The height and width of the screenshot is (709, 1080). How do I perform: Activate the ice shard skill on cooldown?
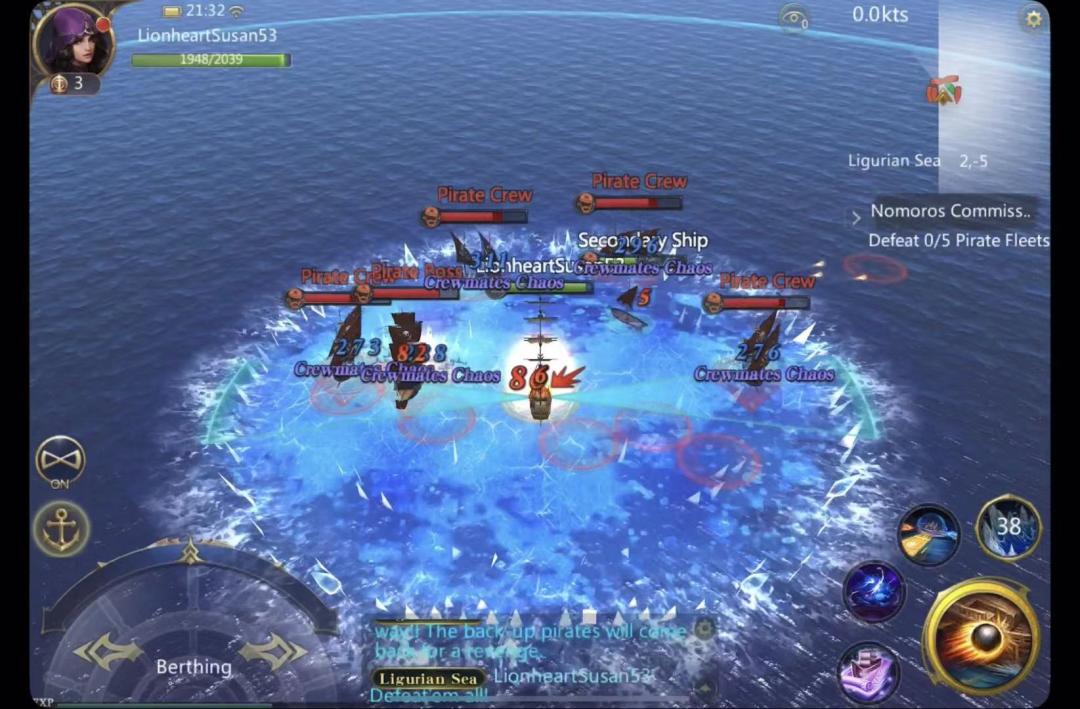1008,527
